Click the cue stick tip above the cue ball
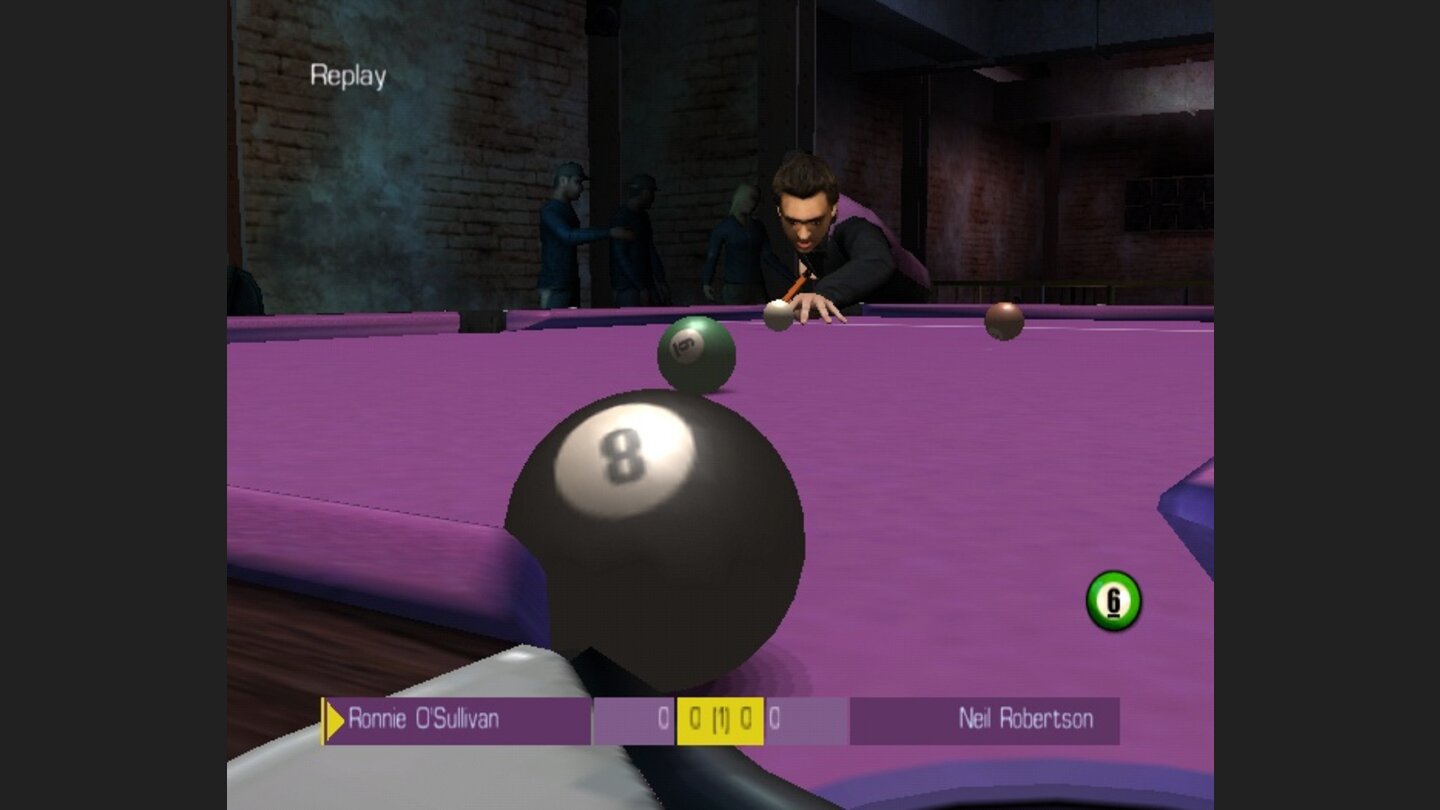Screen dimensions: 1440x810 pos(788,295)
